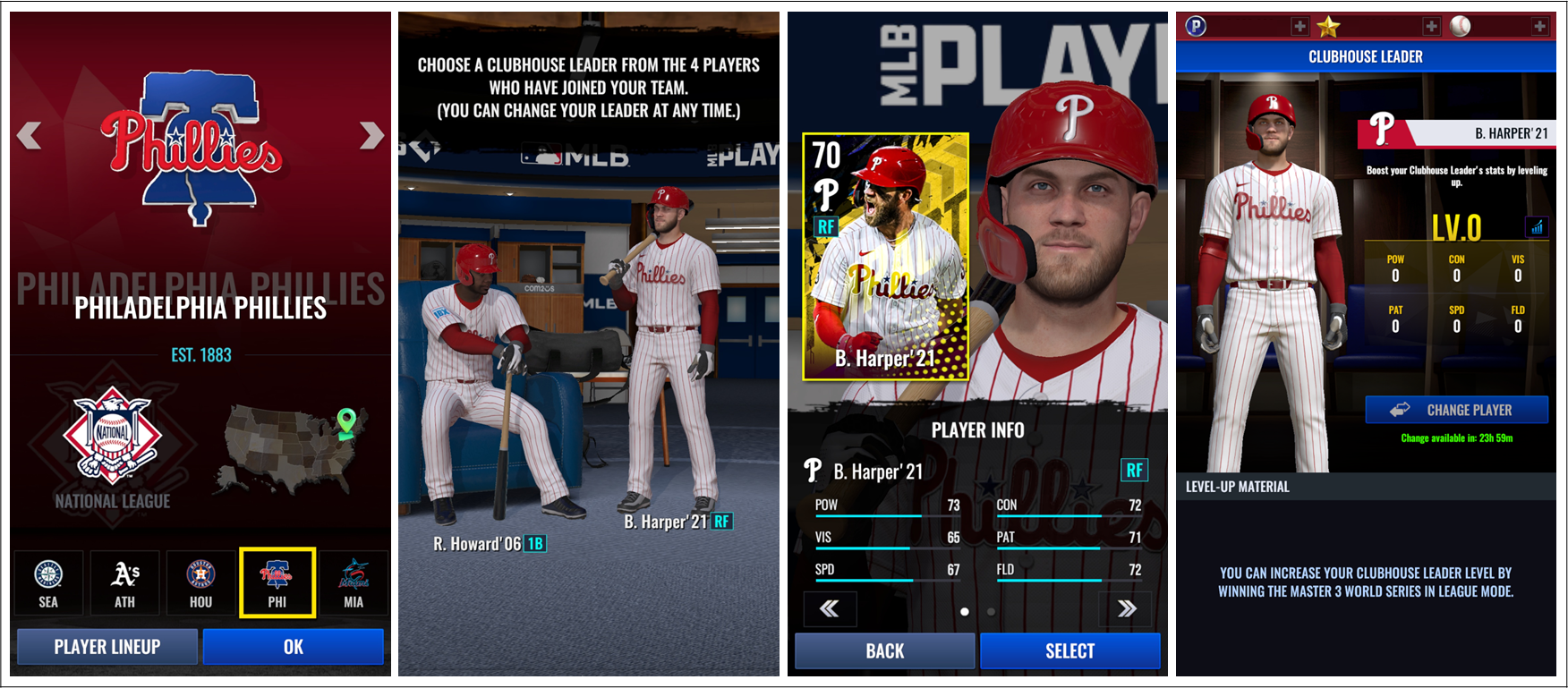Open the stats chart icon beside LV.0

(1537, 227)
